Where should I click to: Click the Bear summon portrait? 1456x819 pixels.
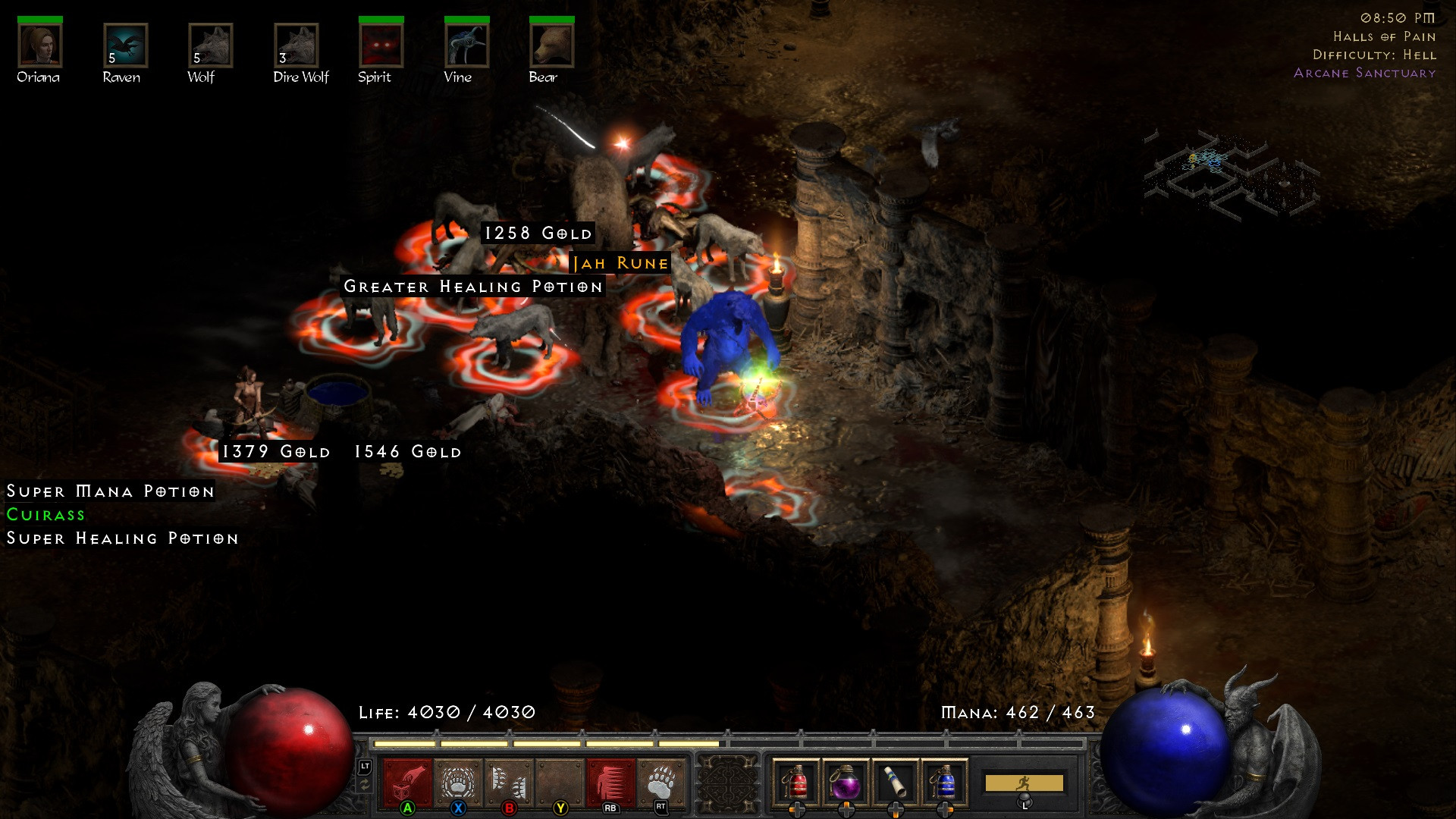pos(551,45)
